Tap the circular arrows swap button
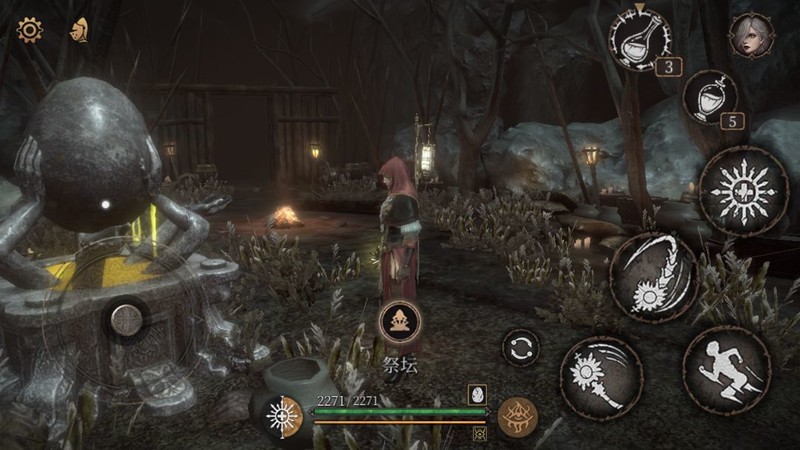The height and width of the screenshot is (450, 800). [520, 347]
